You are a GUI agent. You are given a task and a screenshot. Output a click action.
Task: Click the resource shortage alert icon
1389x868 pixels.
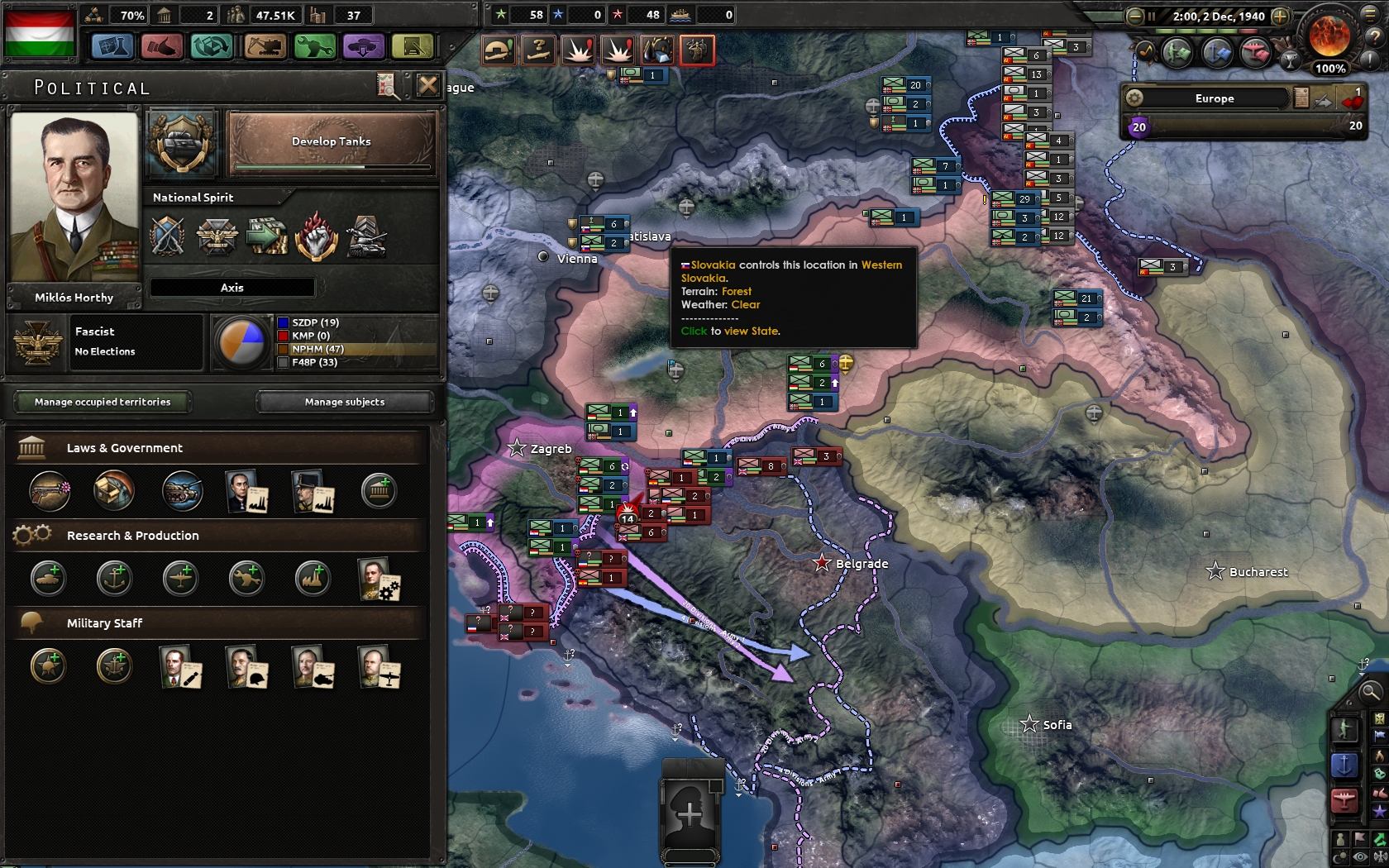(657, 50)
